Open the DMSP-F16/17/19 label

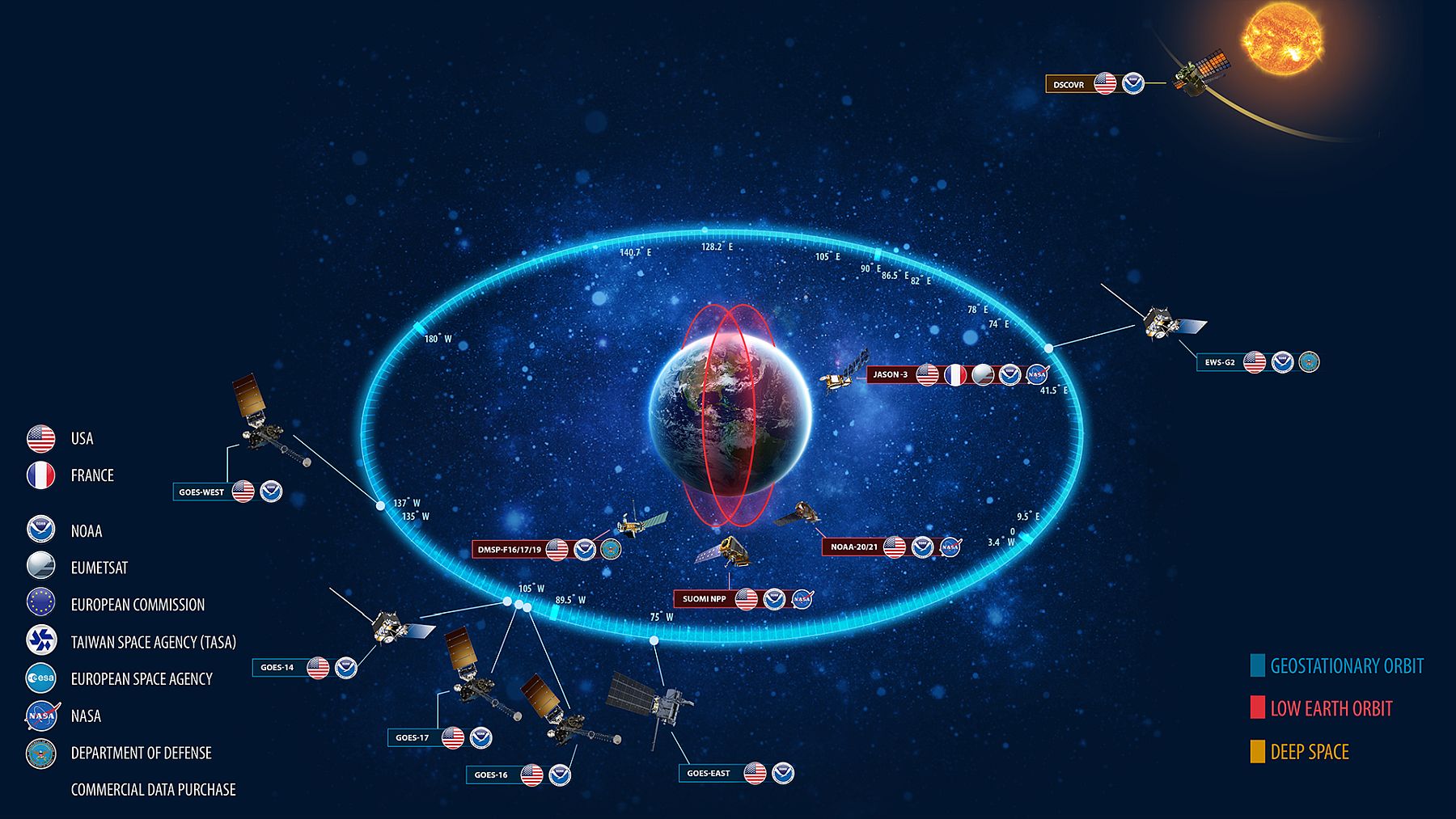point(509,550)
